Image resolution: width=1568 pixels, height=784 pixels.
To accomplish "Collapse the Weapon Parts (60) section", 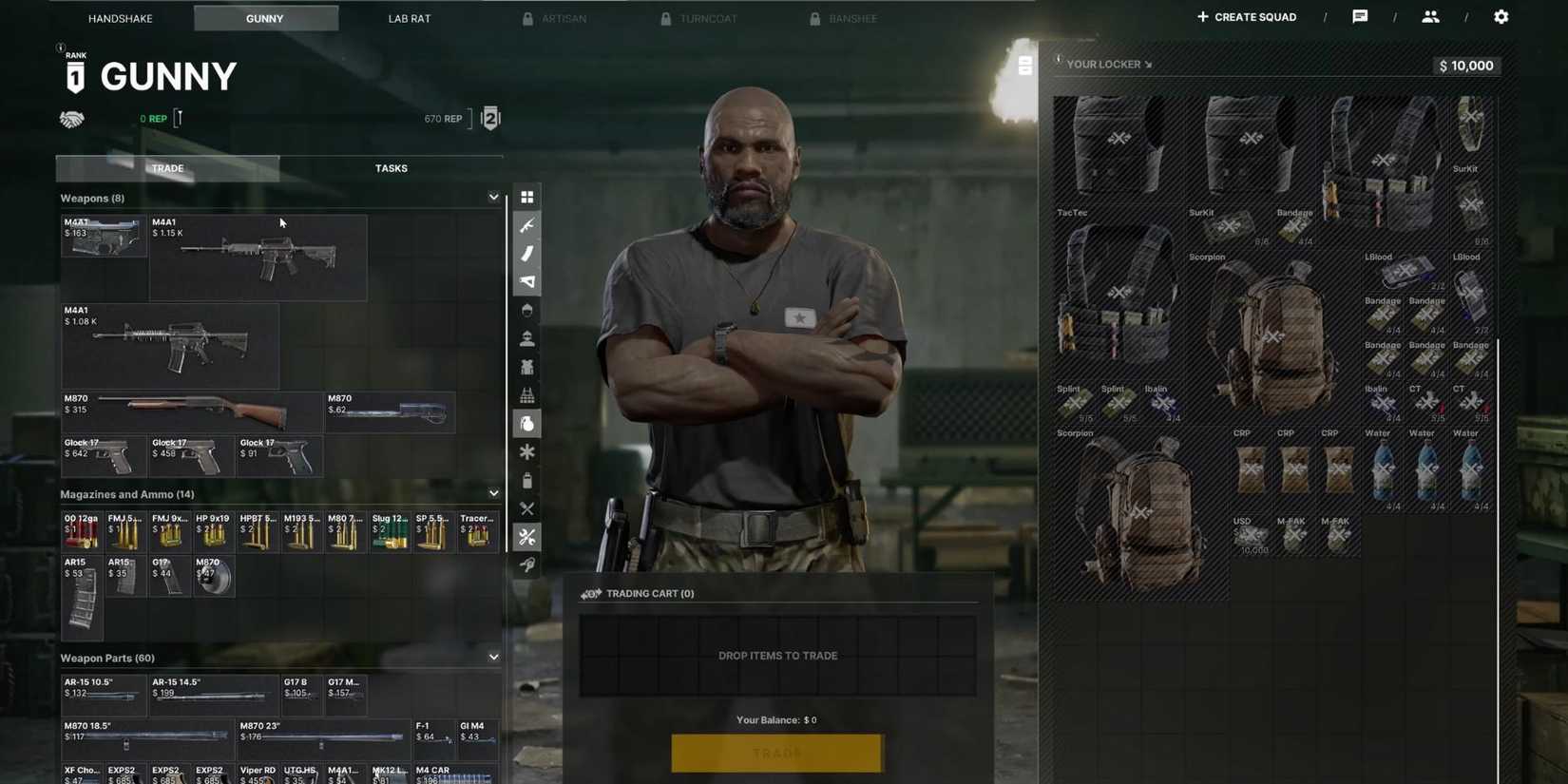I will 493,657.
